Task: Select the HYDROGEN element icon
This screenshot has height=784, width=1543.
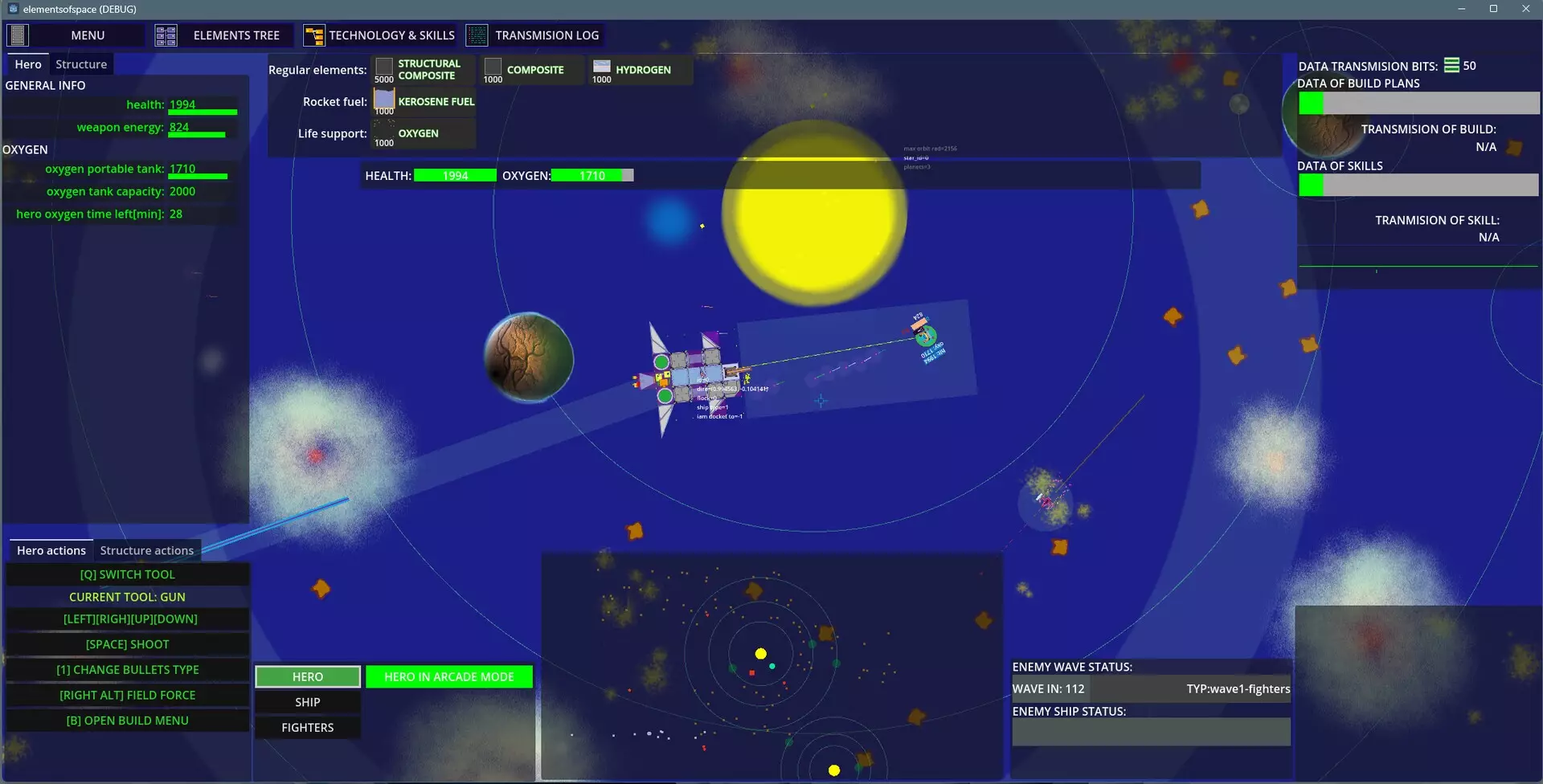Action: point(601,68)
